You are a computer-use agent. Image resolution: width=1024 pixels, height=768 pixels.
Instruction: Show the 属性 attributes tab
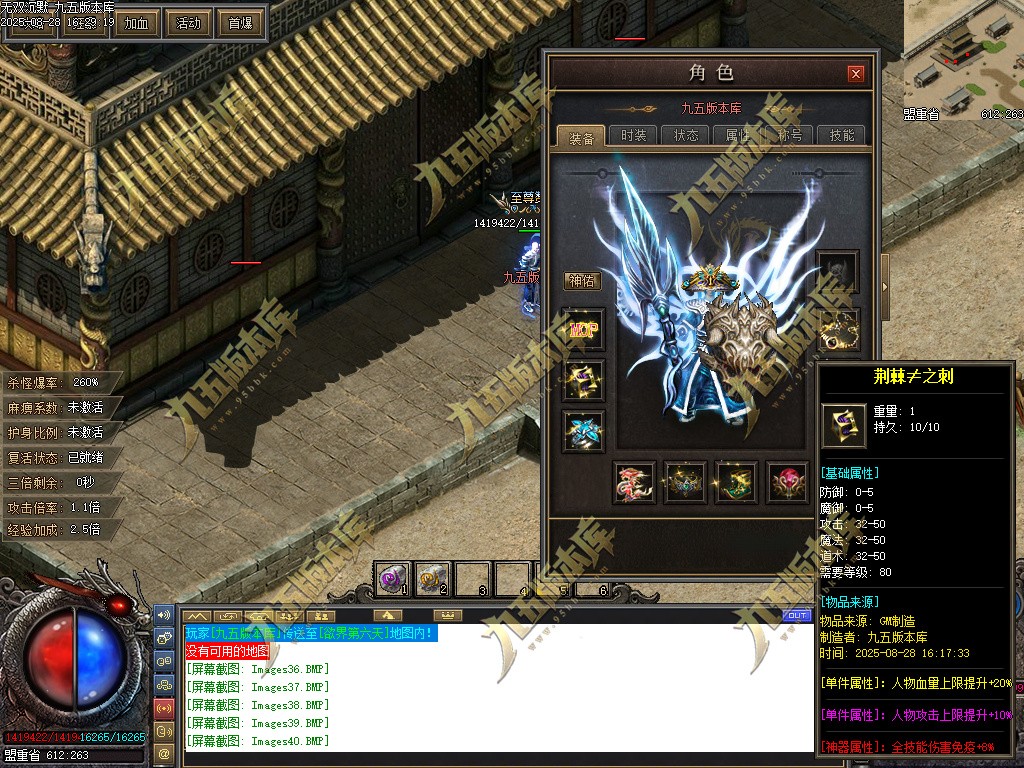pos(738,136)
